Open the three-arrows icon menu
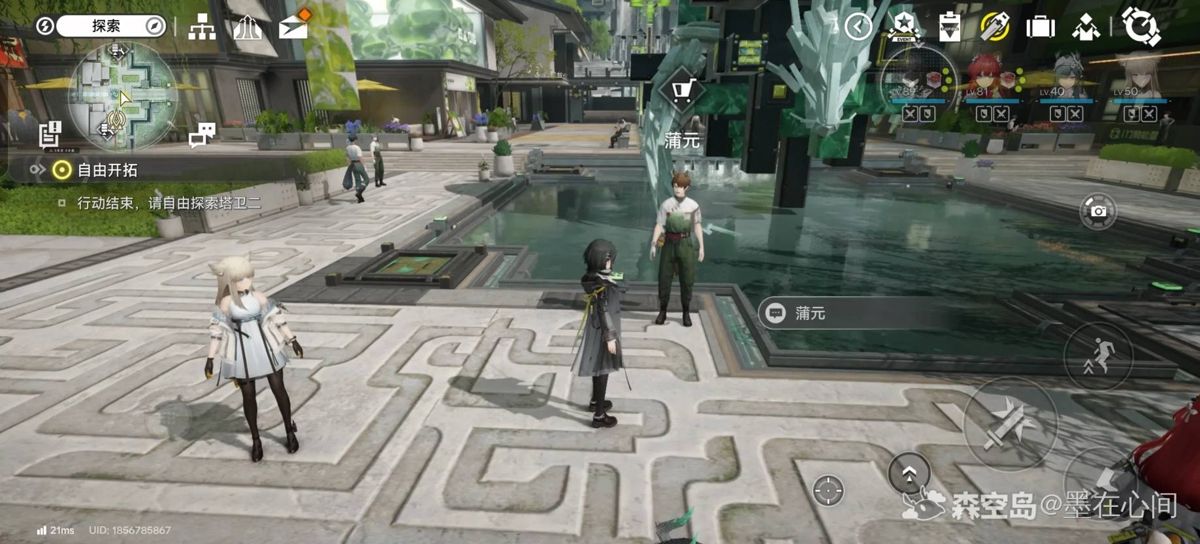 coord(248,27)
